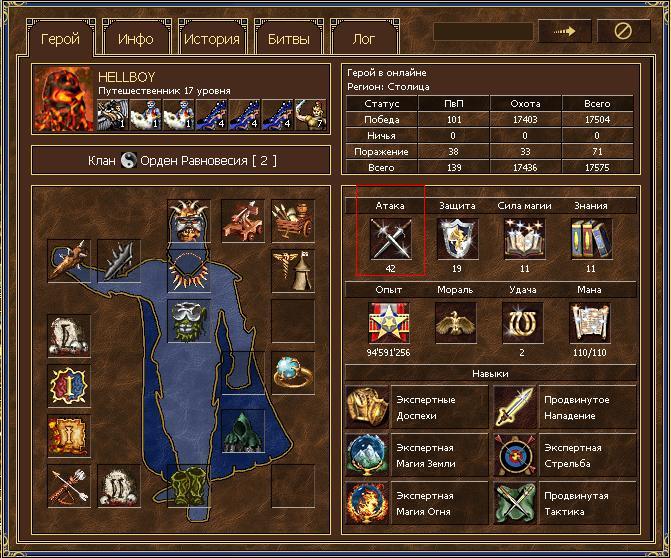Select the Attack crossed swords icon
The width and height of the screenshot is (671, 558).
(x=390, y=240)
